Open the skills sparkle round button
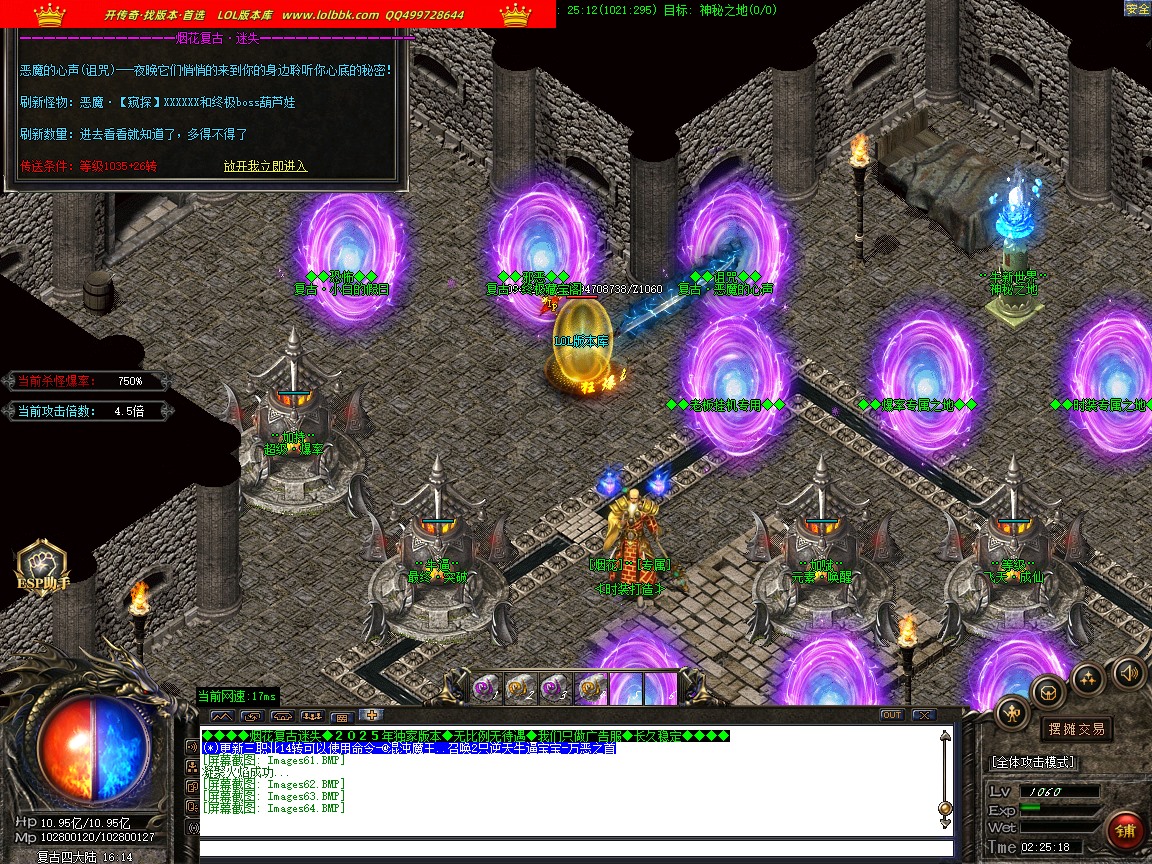Screen dimensions: 1152x864 click(1088, 679)
